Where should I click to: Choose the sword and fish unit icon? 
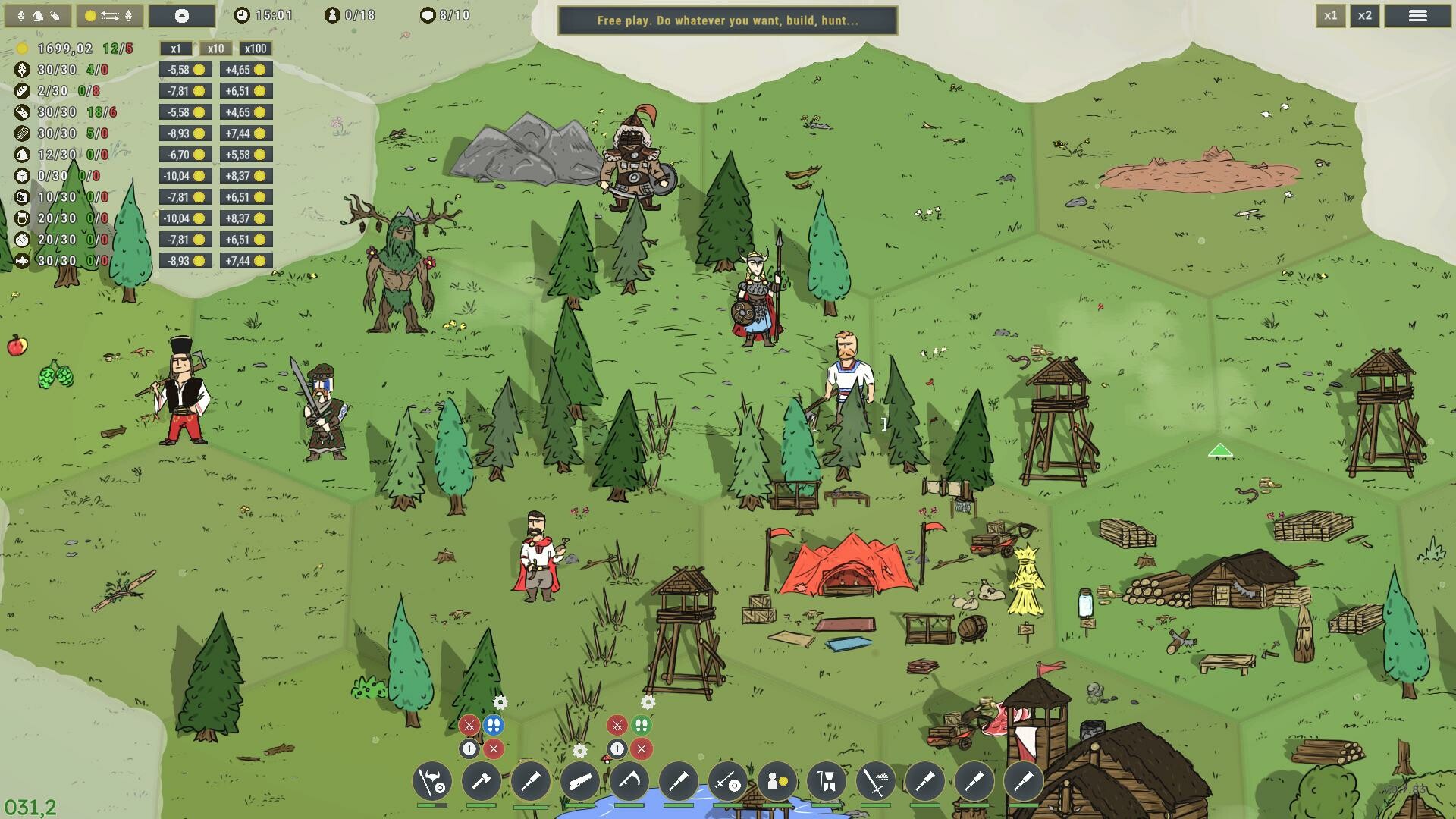pos(876,781)
